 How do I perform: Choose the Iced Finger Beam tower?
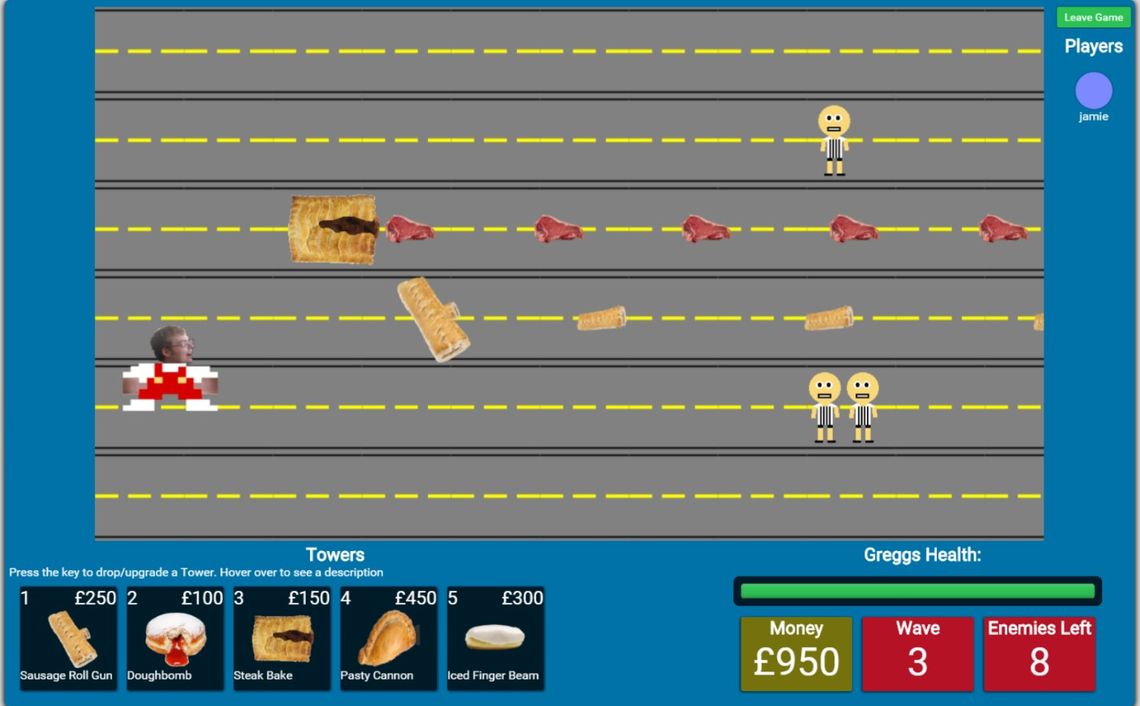click(x=496, y=638)
